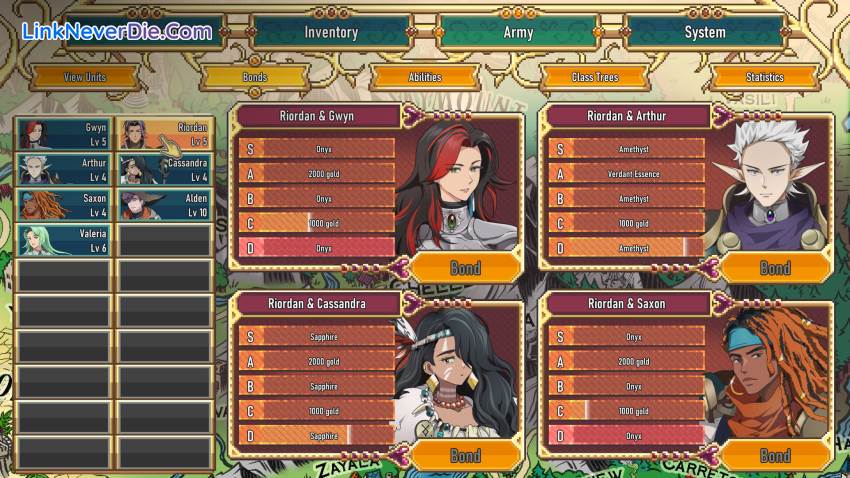Screen dimensions: 850x478
Task: Choose Riordan in the unit list
Action: (166, 134)
